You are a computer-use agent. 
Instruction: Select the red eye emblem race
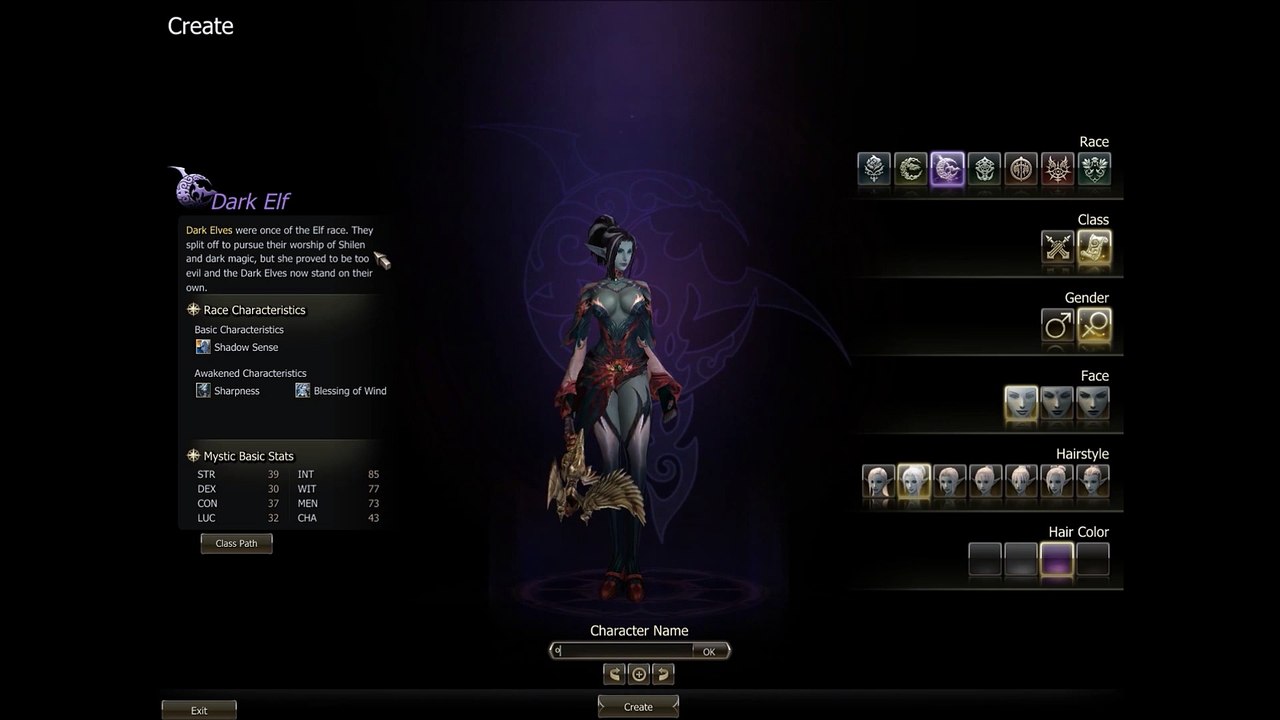1057,169
